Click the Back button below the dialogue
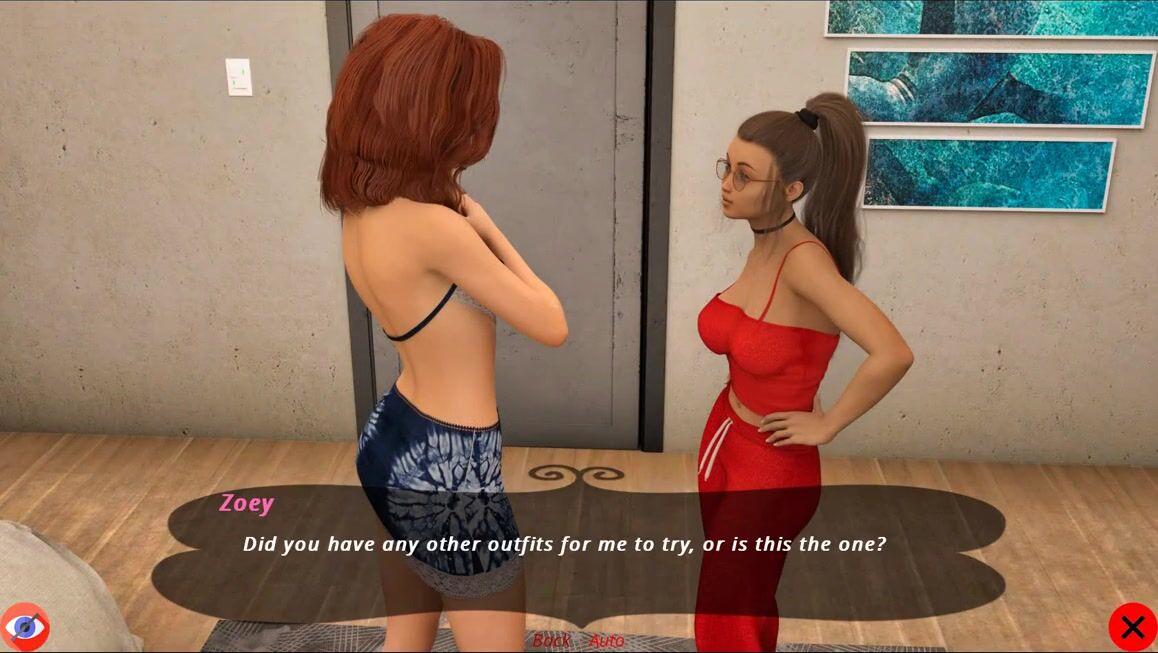The height and width of the screenshot is (653, 1158). 551,640
